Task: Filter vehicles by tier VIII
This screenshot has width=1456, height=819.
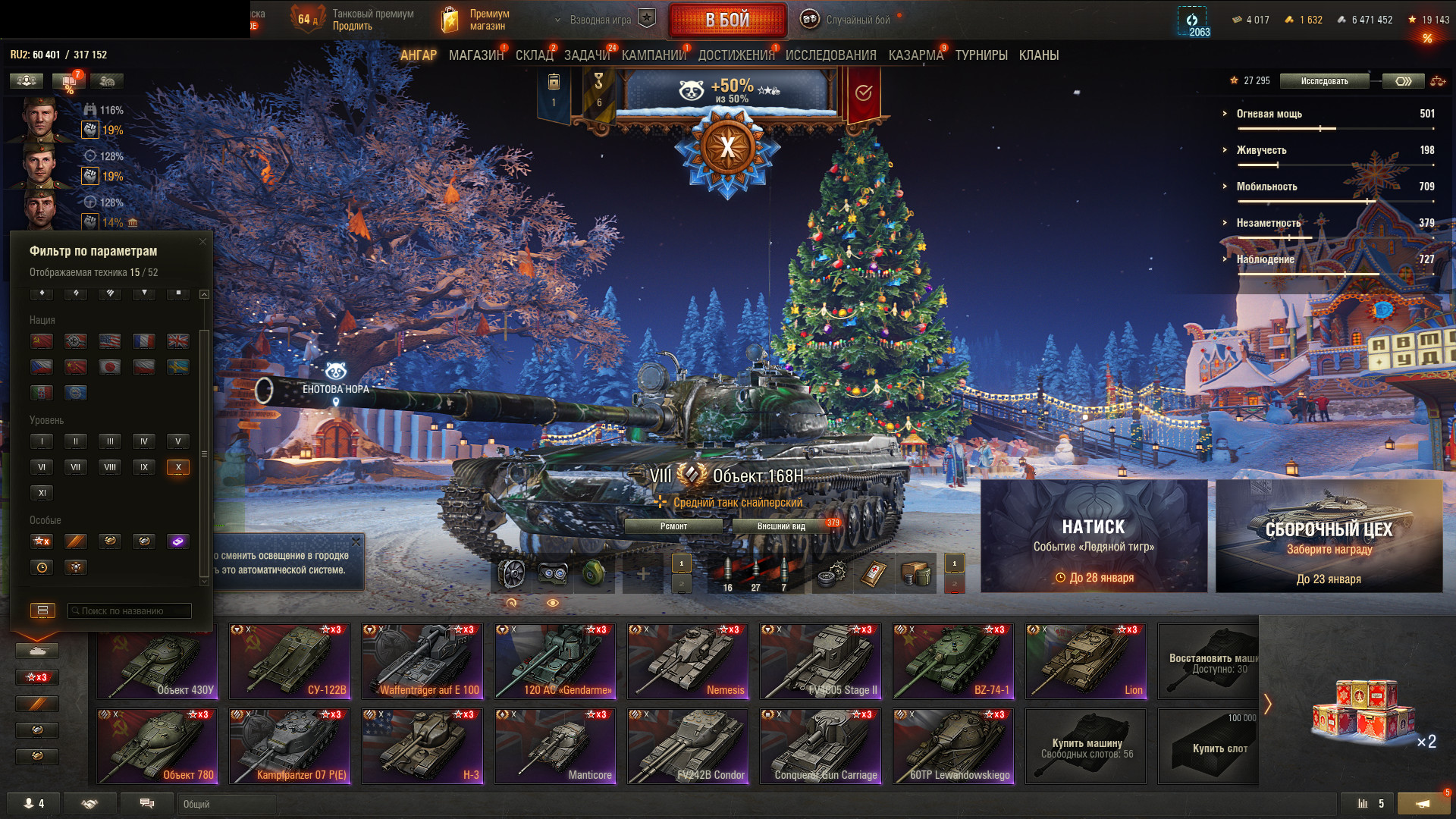Action: pos(110,467)
